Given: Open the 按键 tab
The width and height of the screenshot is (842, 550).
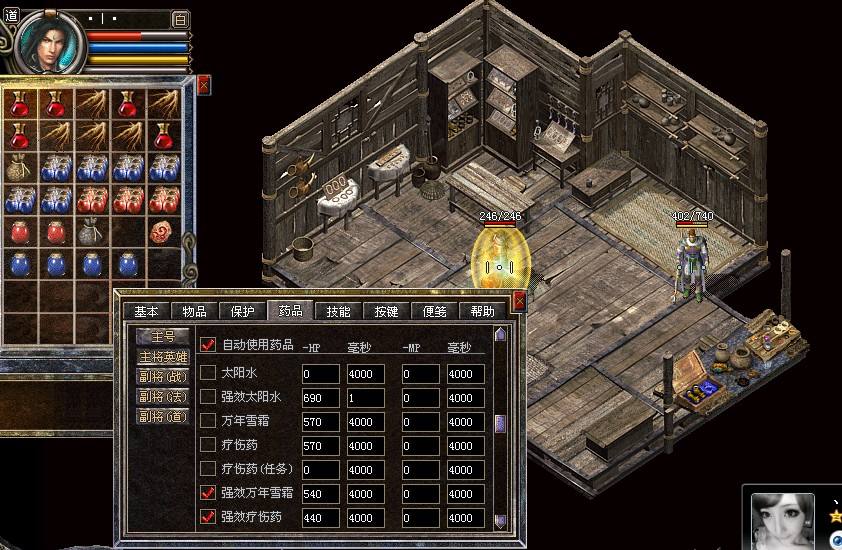Looking at the screenshot, I should [x=386, y=312].
